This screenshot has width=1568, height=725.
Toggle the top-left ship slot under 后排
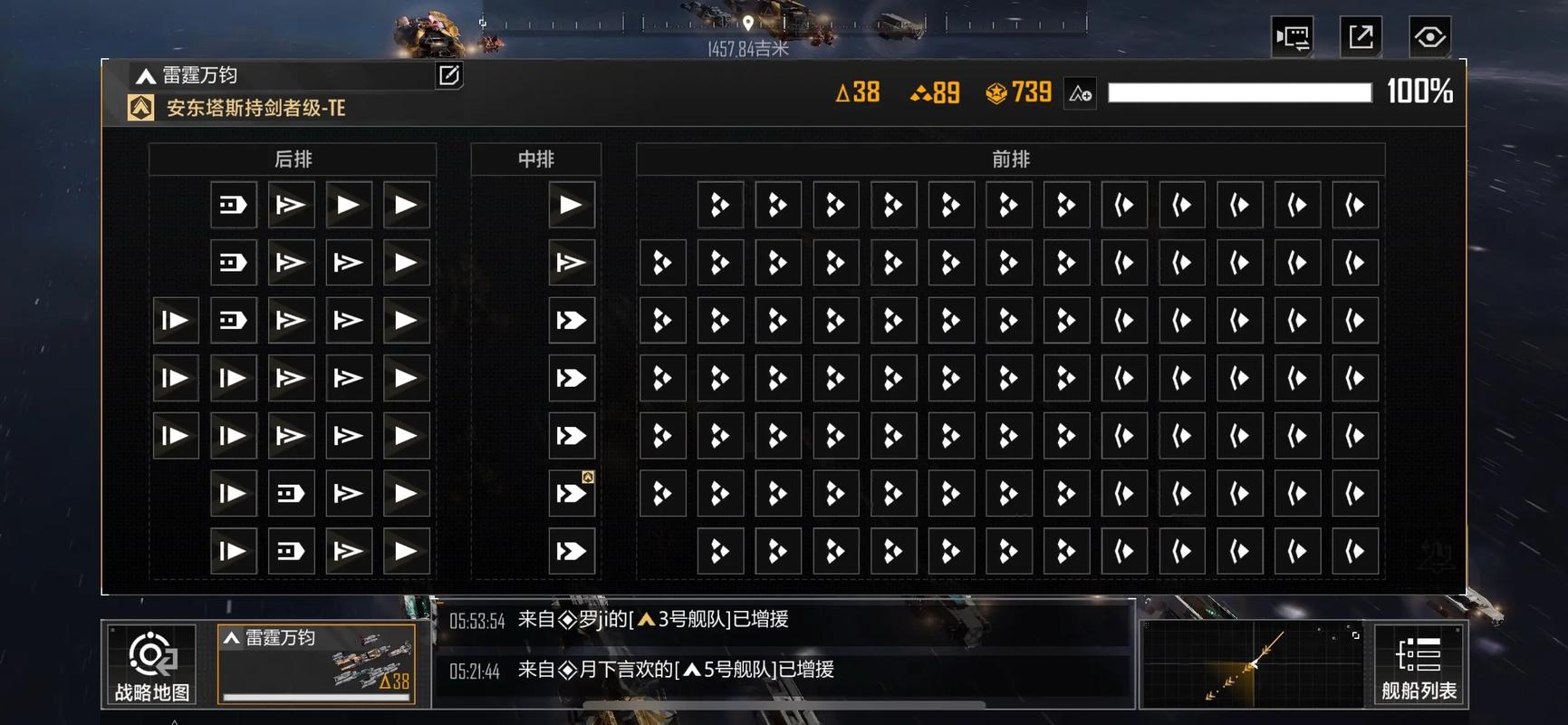pyautogui.click(x=233, y=205)
